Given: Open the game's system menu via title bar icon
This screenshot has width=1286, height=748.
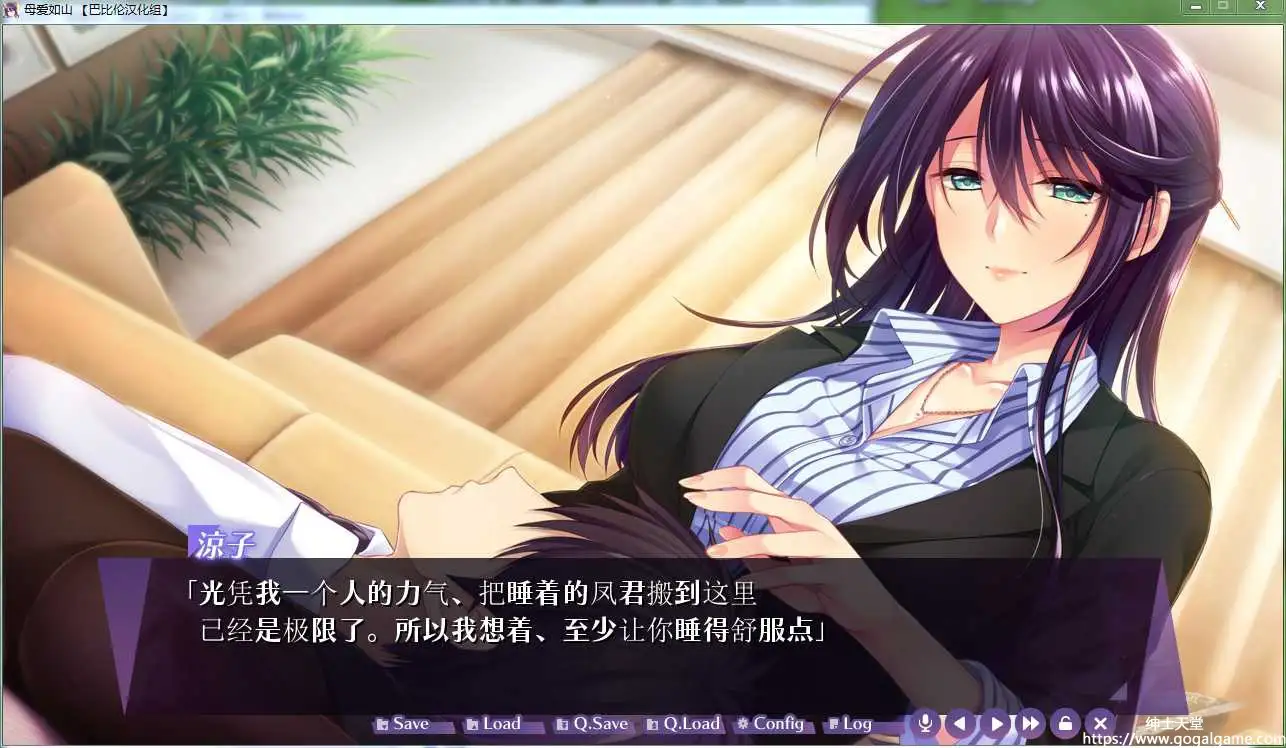Looking at the screenshot, I should pyautogui.click(x=10, y=8).
